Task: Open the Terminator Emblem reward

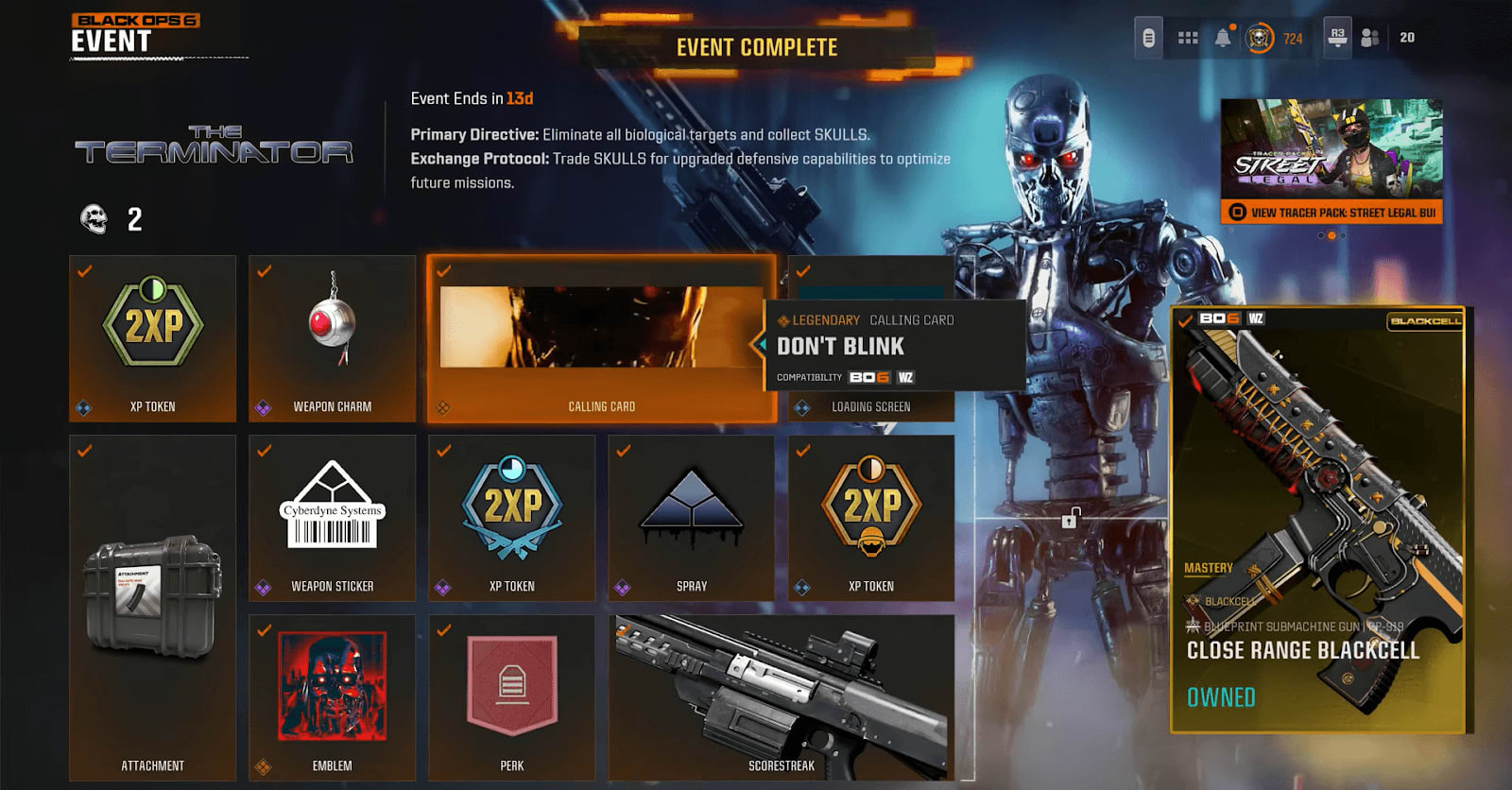Action: [x=332, y=695]
